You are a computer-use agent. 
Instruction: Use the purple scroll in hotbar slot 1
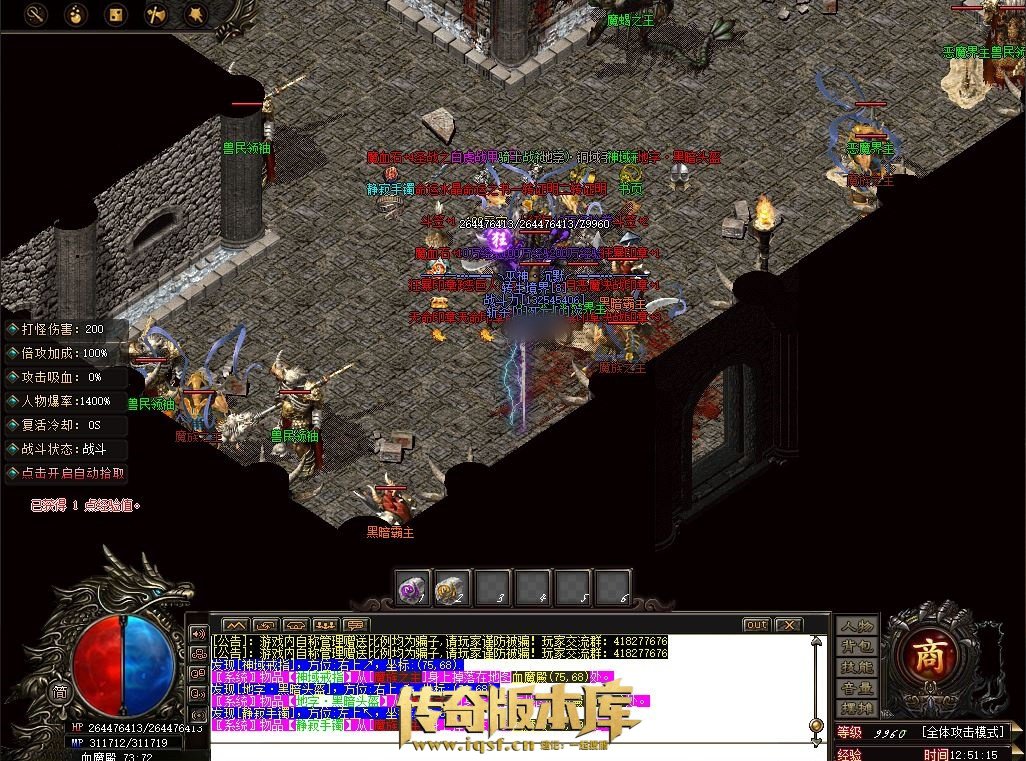(x=413, y=589)
